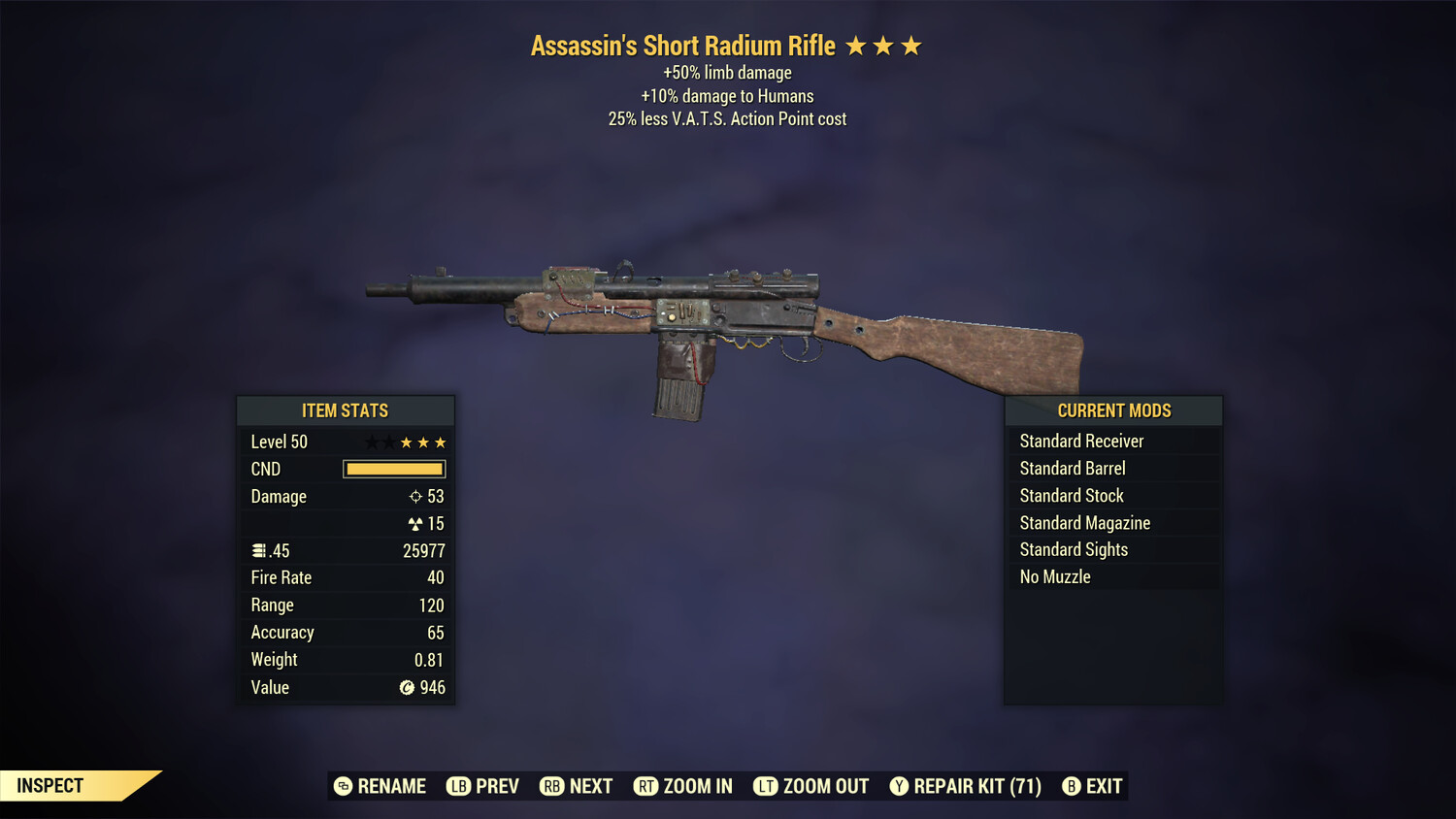
Task: Click the RT icon beside ZOOM IN
Action: [x=646, y=786]
